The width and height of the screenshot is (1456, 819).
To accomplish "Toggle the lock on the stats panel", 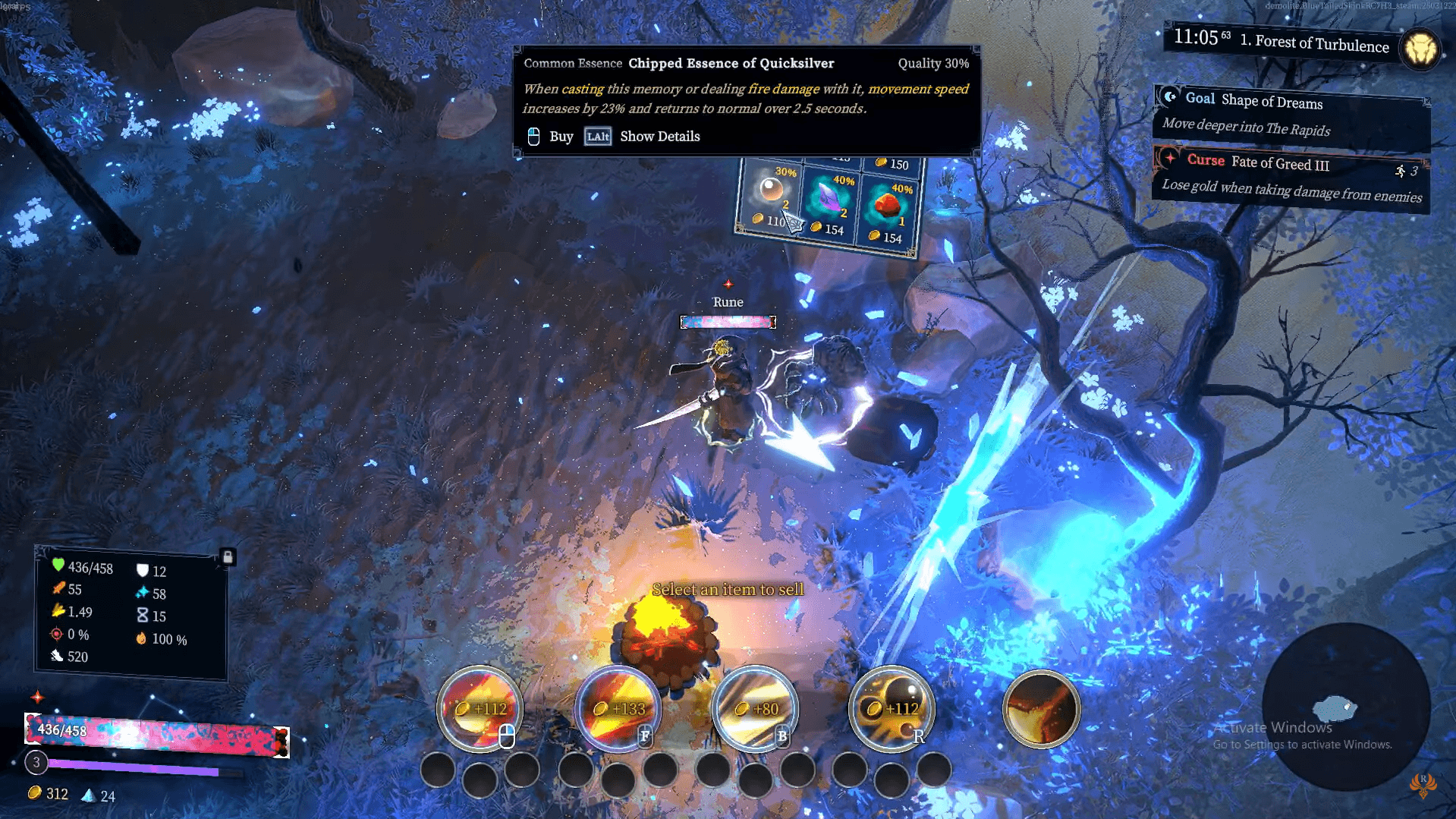I will tap(227, 556).
